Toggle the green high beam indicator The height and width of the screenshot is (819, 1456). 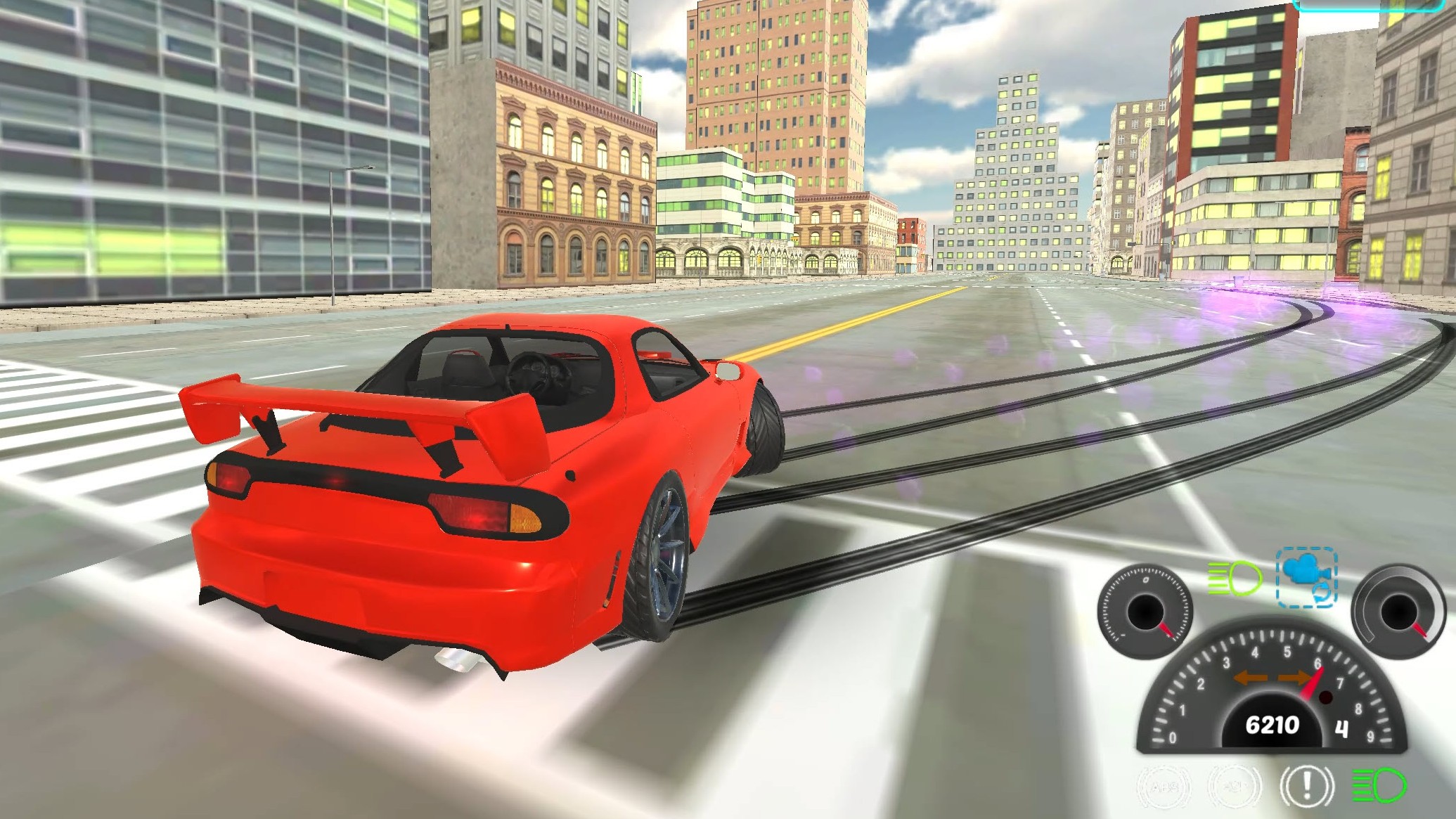pos(1233,578)
